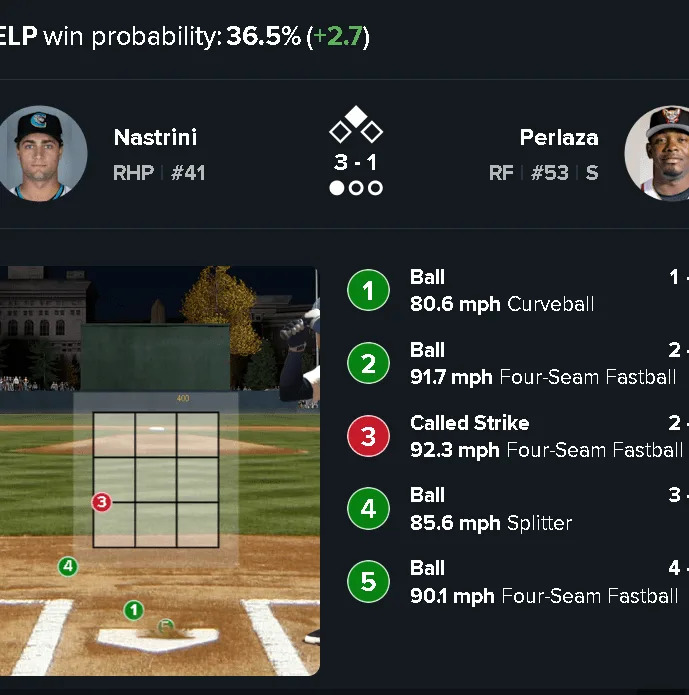Image resolution: width=689 pixels, height=695 pixels.
Task: Select green pitch 1 marker below strike zone
Action: [133, 610]
